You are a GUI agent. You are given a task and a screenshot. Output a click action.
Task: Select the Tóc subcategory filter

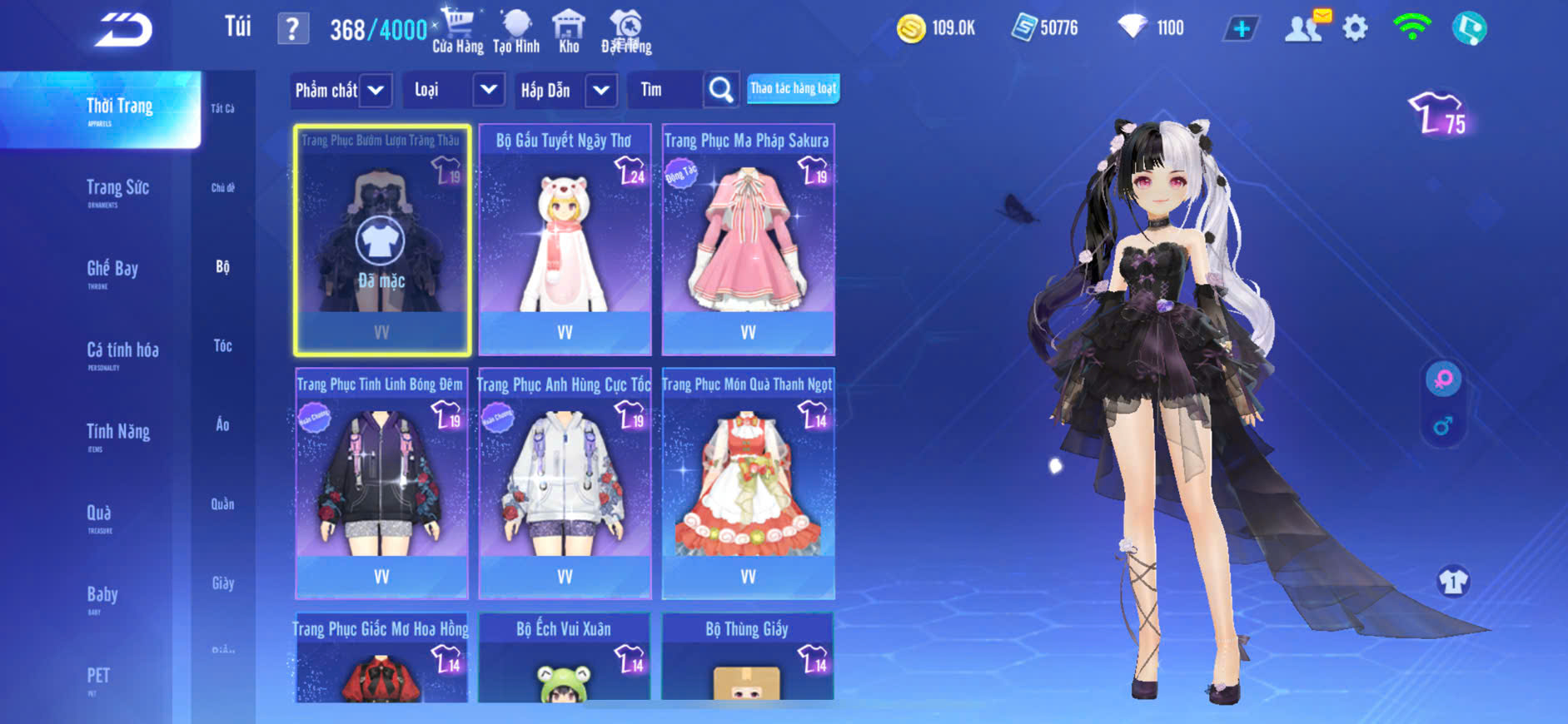click(x=222, y=345)
